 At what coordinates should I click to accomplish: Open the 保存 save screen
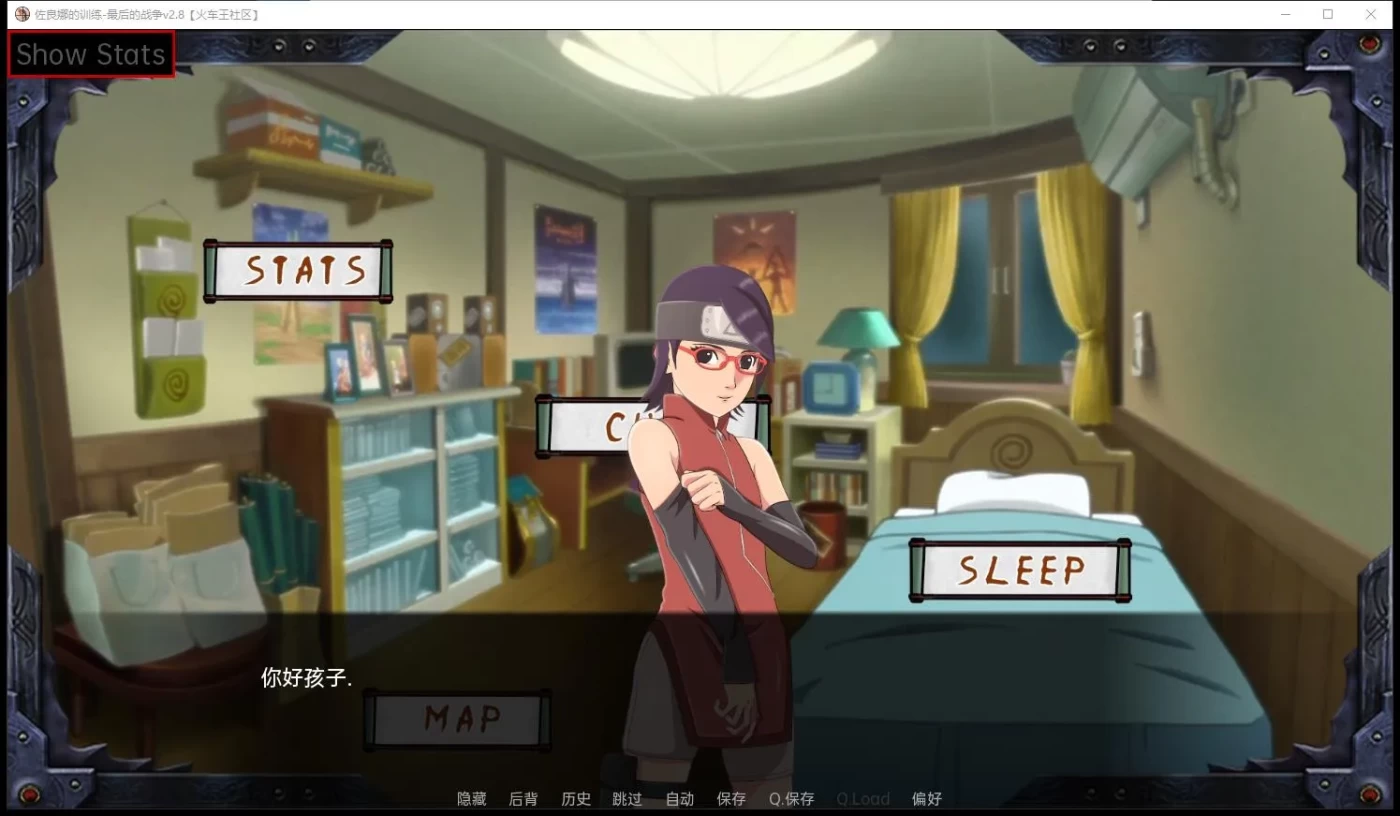(731, 799)
